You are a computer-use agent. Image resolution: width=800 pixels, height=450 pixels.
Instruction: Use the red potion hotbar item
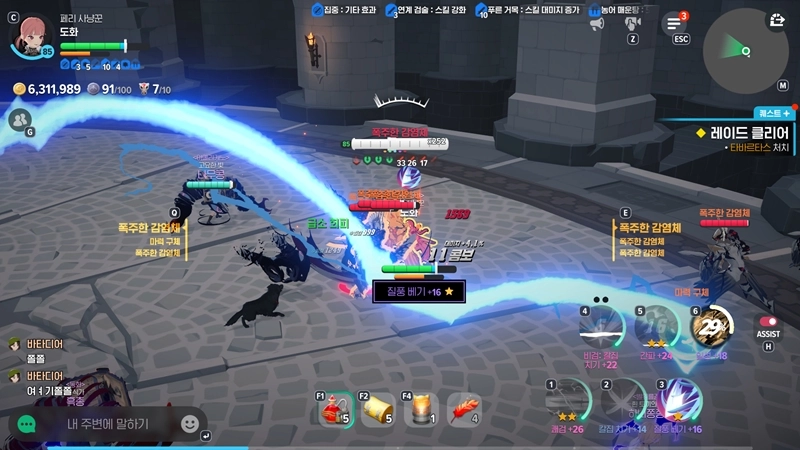coord(338,407)
